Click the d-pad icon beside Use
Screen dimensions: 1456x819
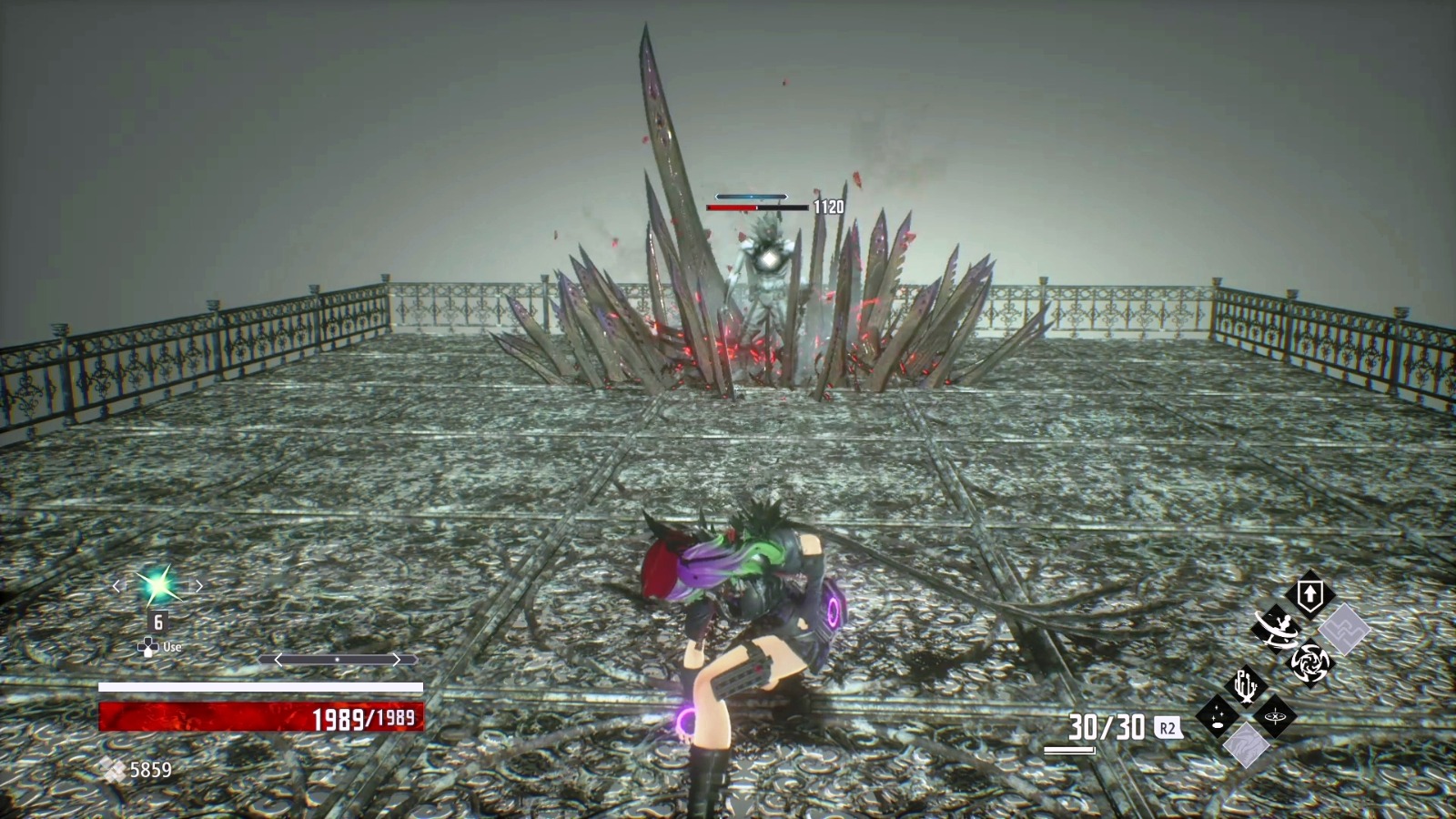point(148,646)
